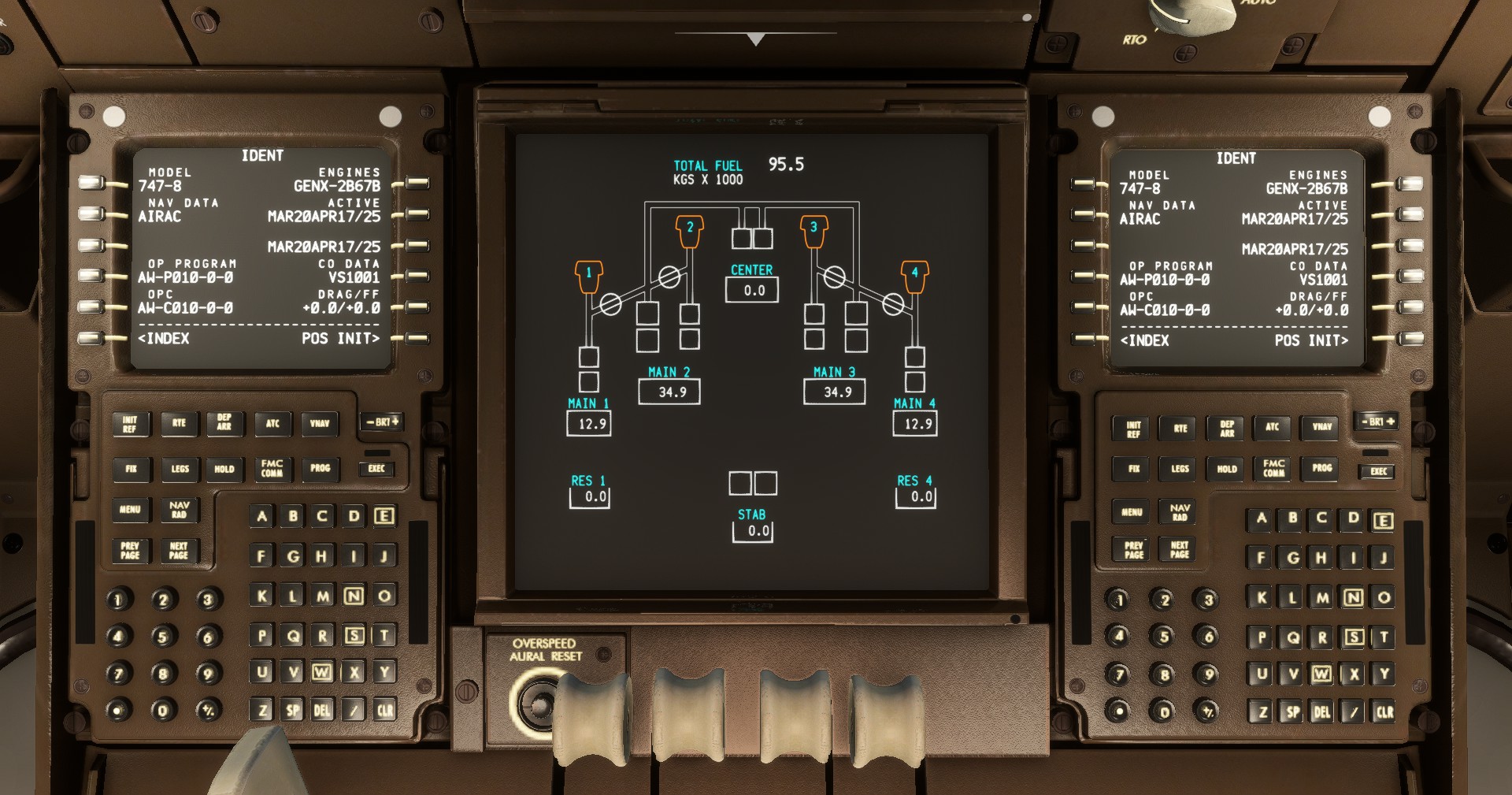Open the LEGS page on right CDU
The image size is (1512, 795).
coord(1179,470)
